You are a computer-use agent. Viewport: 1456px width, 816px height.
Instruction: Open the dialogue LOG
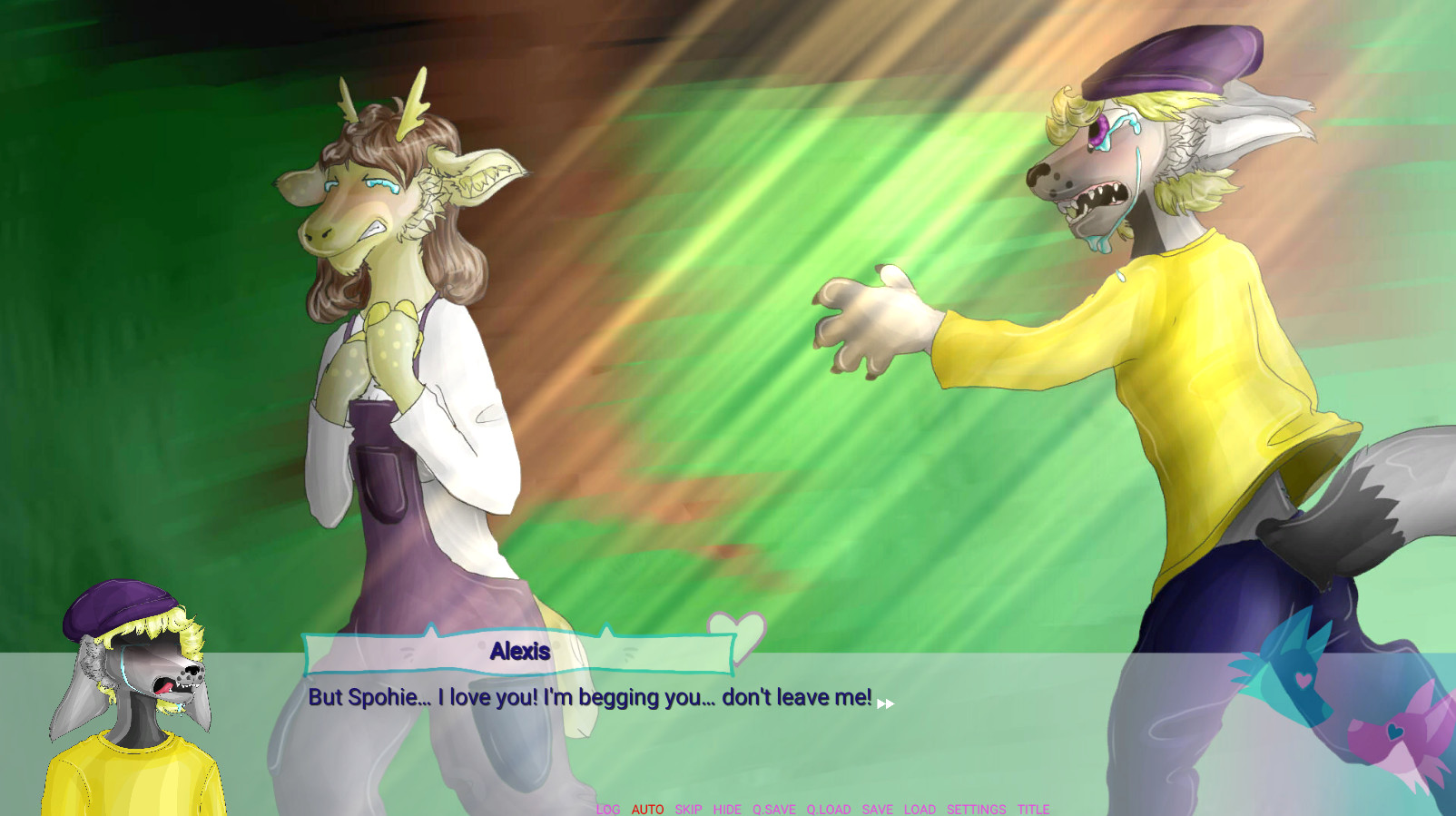coord(608,809)
